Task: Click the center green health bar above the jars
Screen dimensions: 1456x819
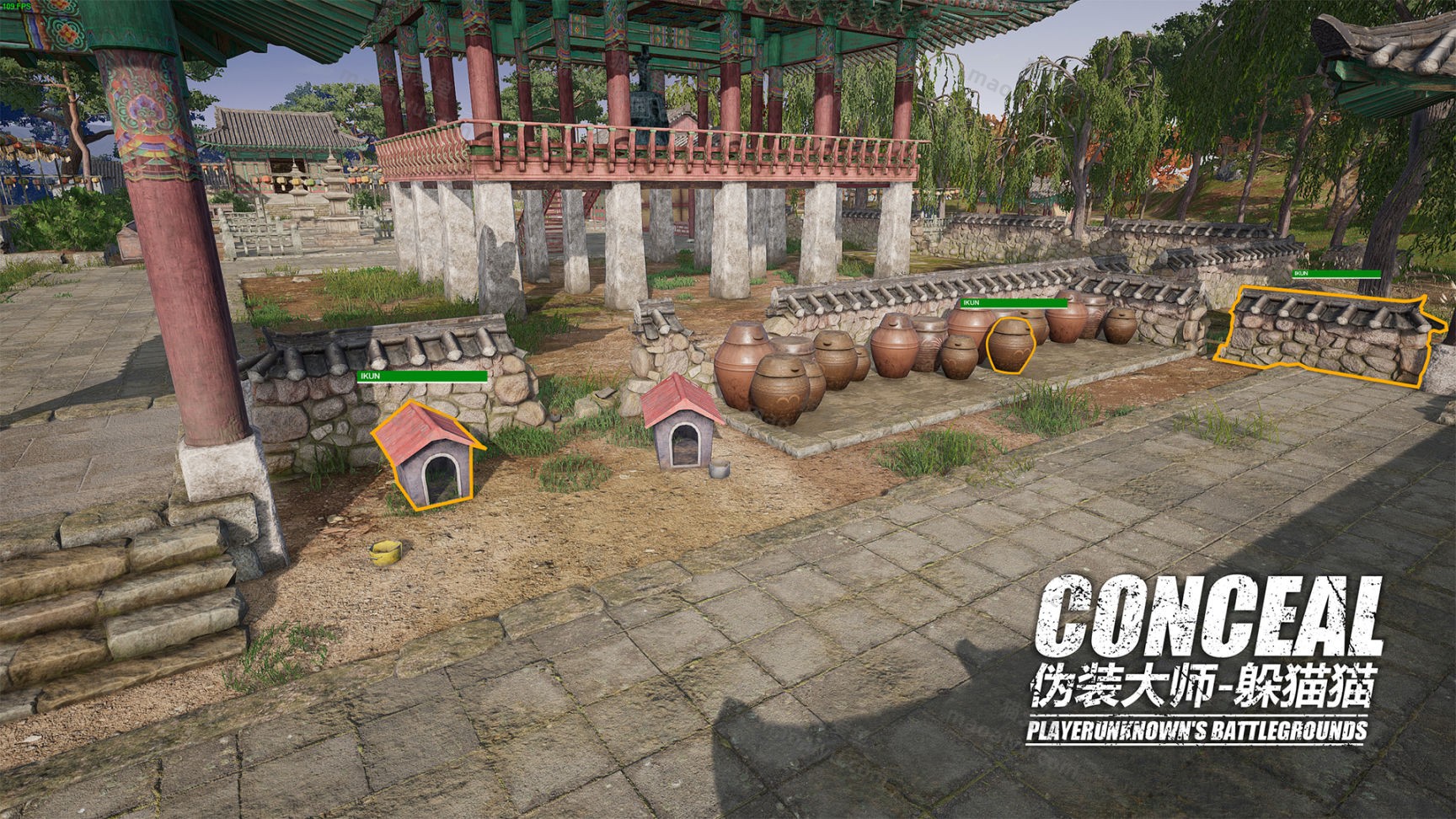Action: [x=1015, y=302]
